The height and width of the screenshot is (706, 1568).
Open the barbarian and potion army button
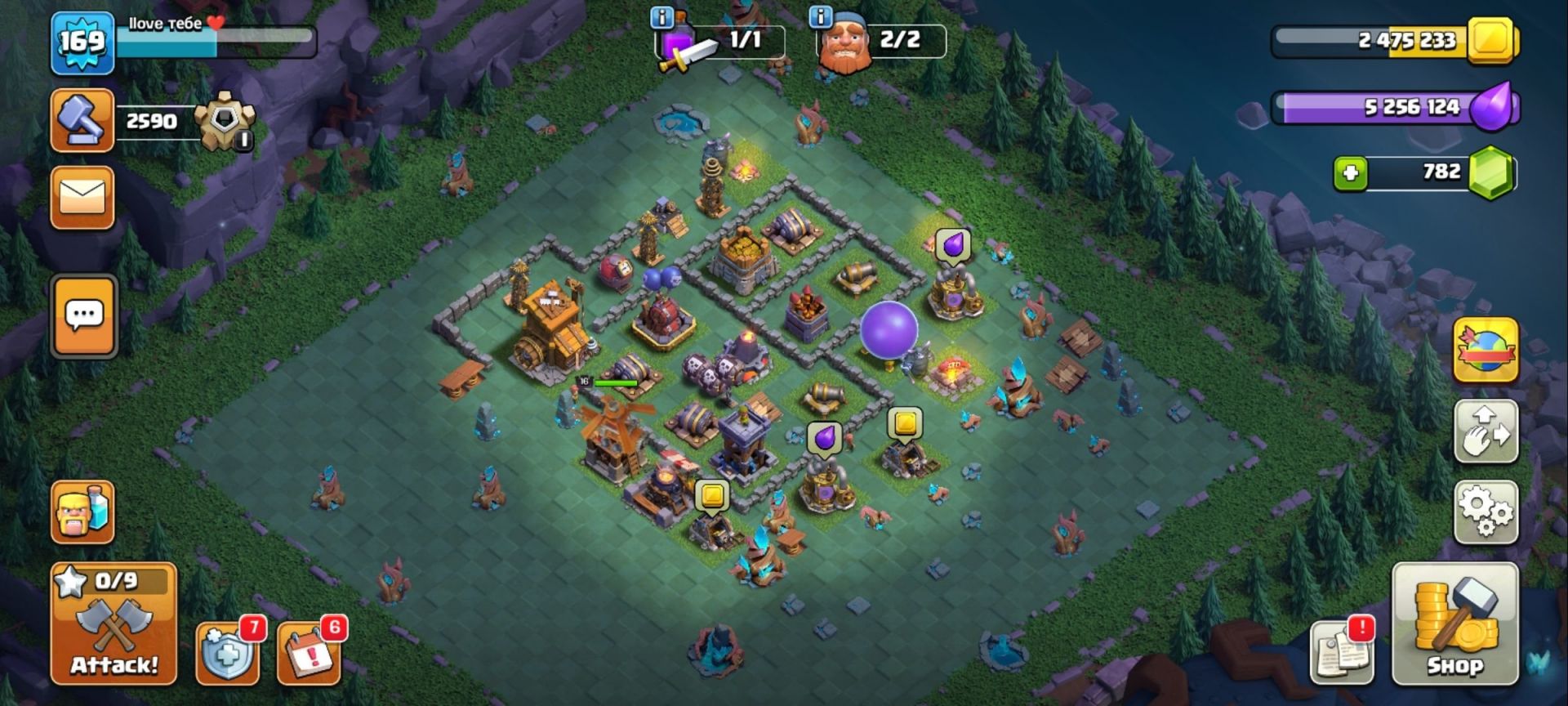click(x=82, y=512)
